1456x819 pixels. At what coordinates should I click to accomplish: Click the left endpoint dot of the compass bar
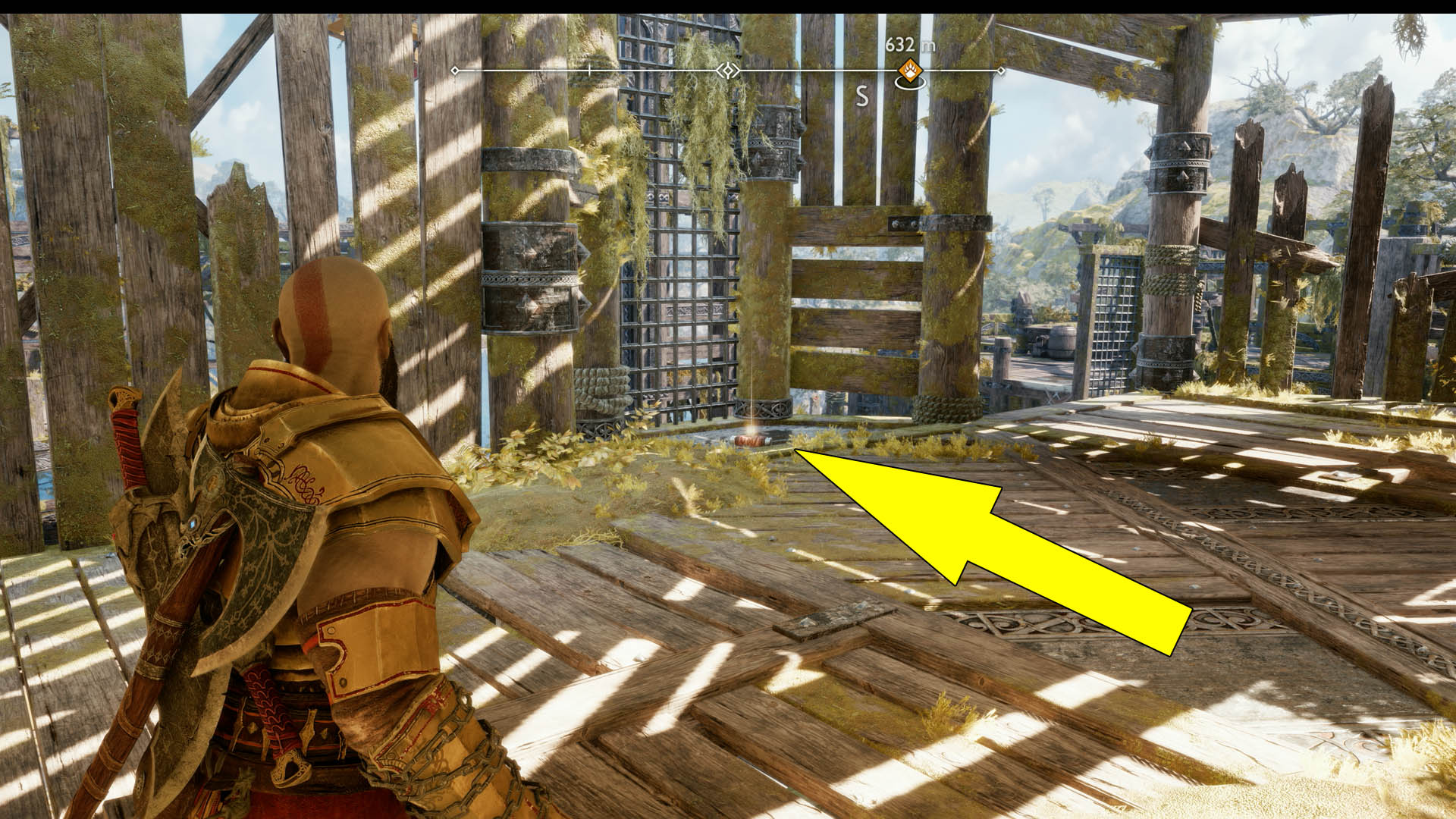pos(454,71)
